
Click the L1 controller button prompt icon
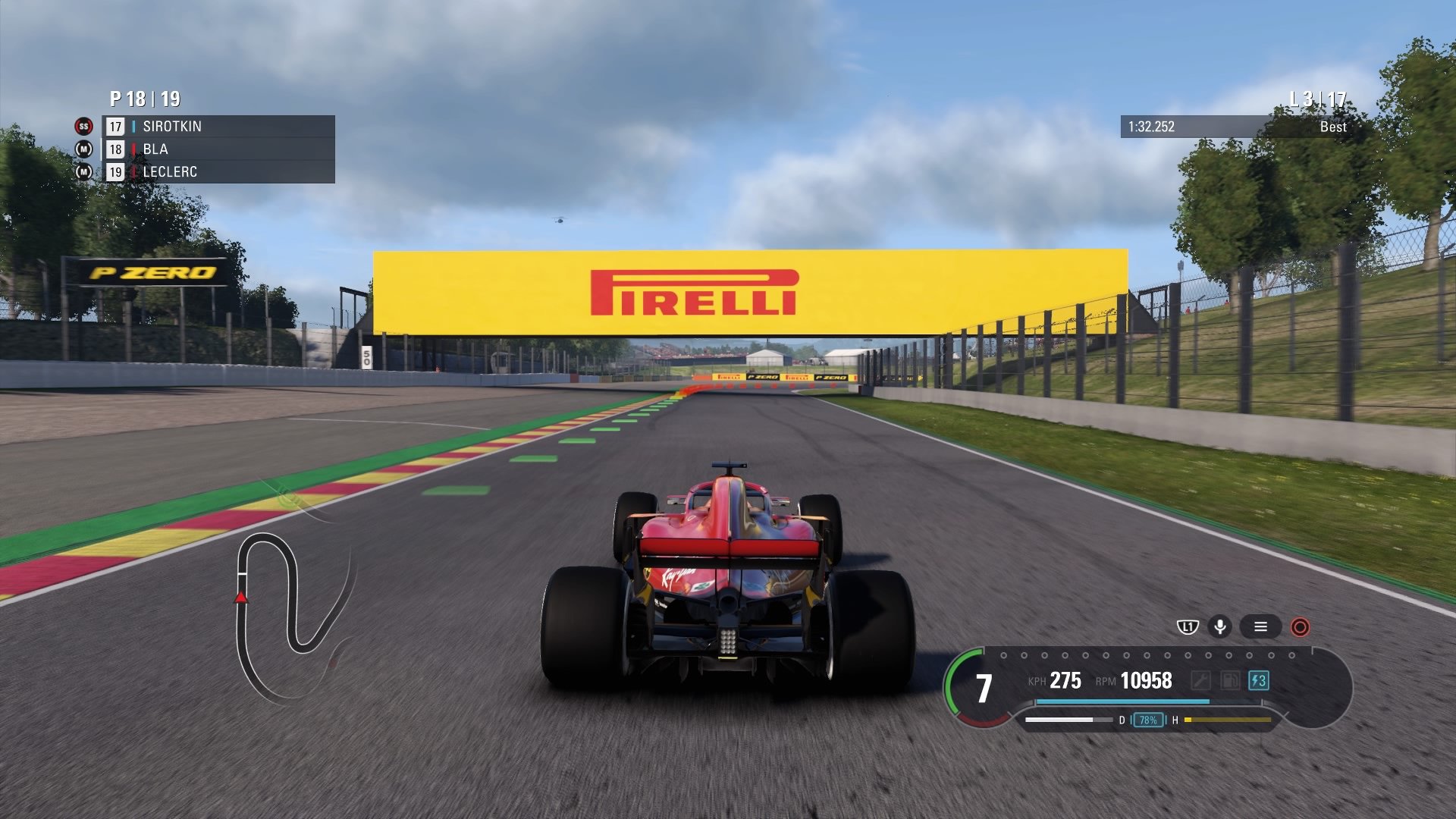point(1188,627)
